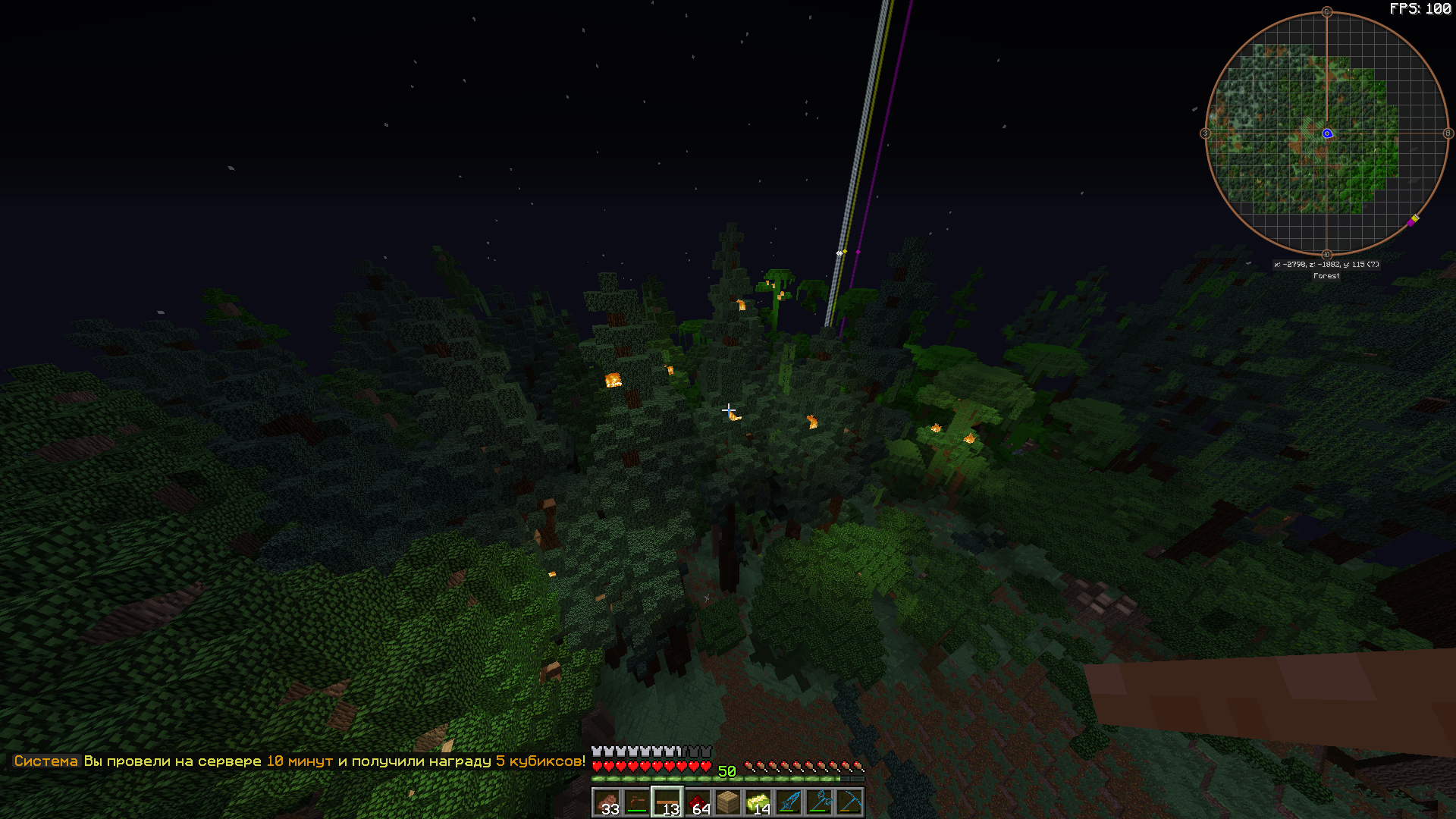Choose the wooden slab stack of 13

(667, 802)
